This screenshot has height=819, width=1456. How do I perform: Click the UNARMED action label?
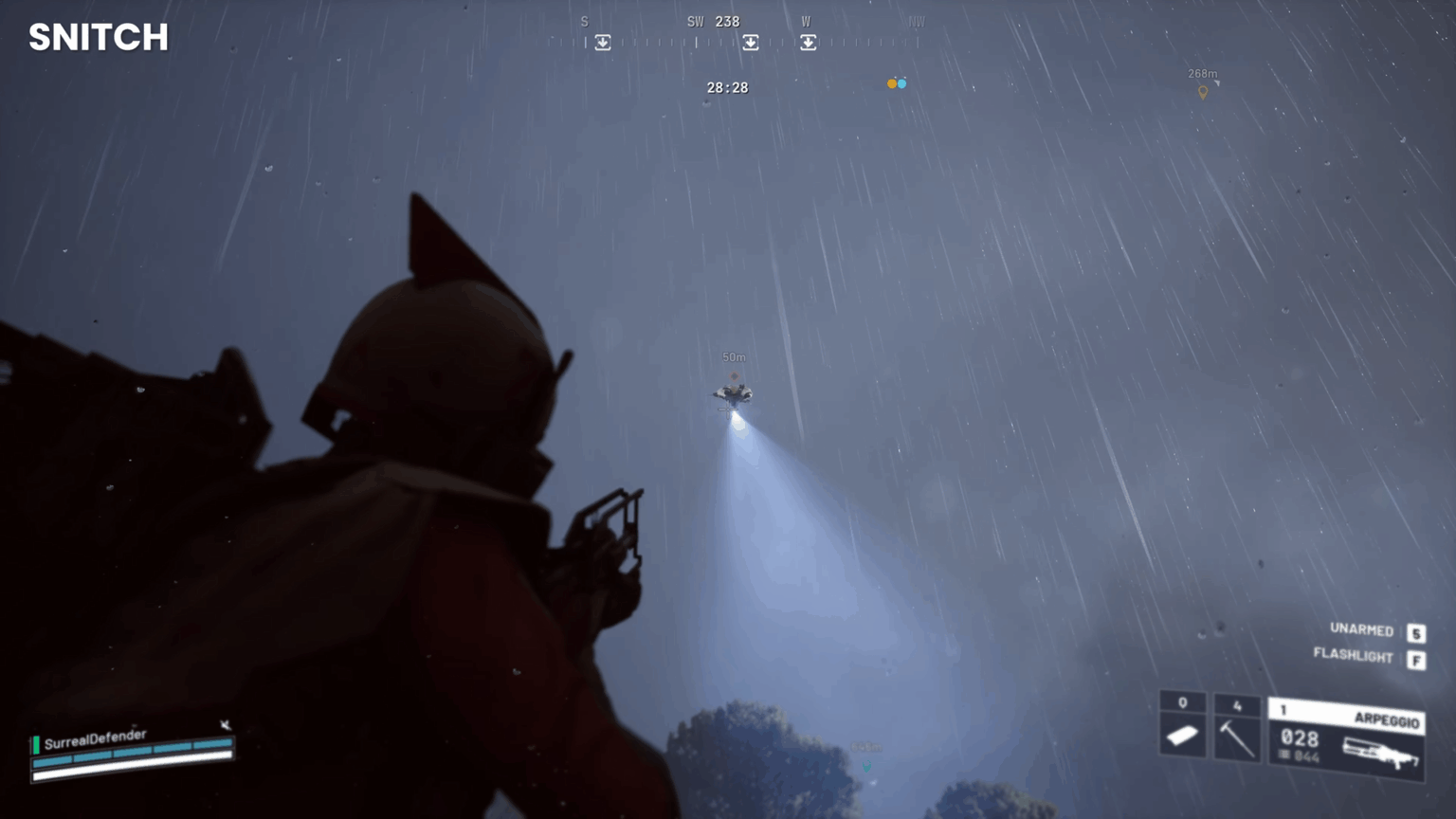(1360, 630)
